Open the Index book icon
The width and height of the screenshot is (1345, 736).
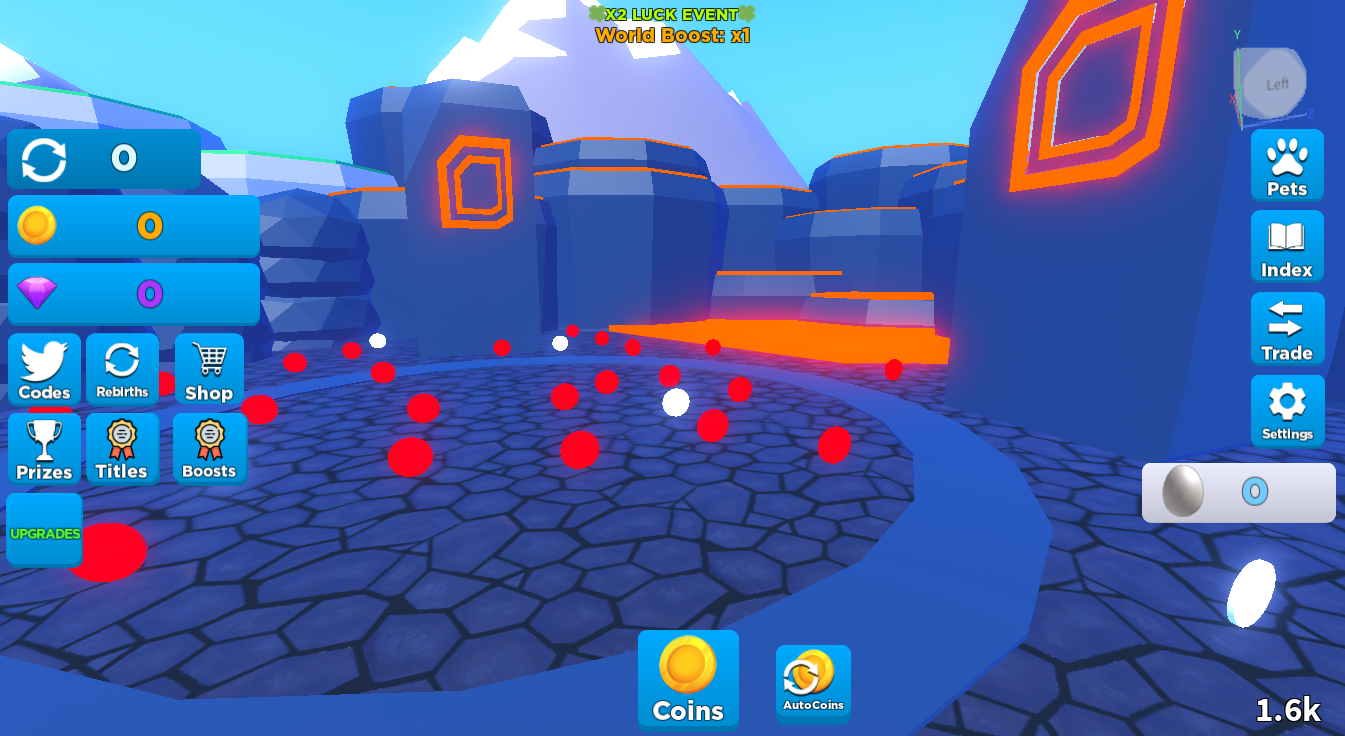point(1287,247)
